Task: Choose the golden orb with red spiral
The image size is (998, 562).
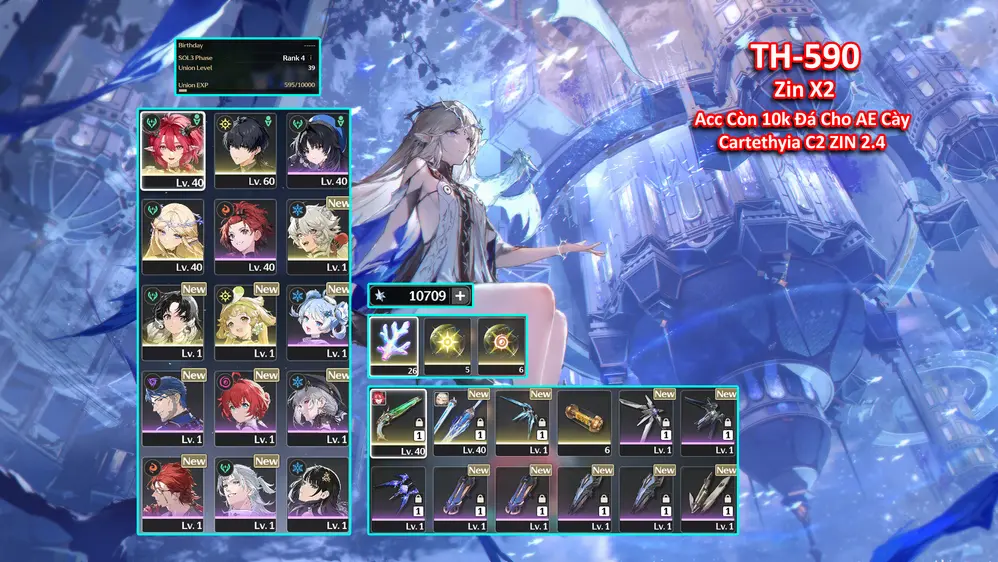Action: (x=501, y=343)
